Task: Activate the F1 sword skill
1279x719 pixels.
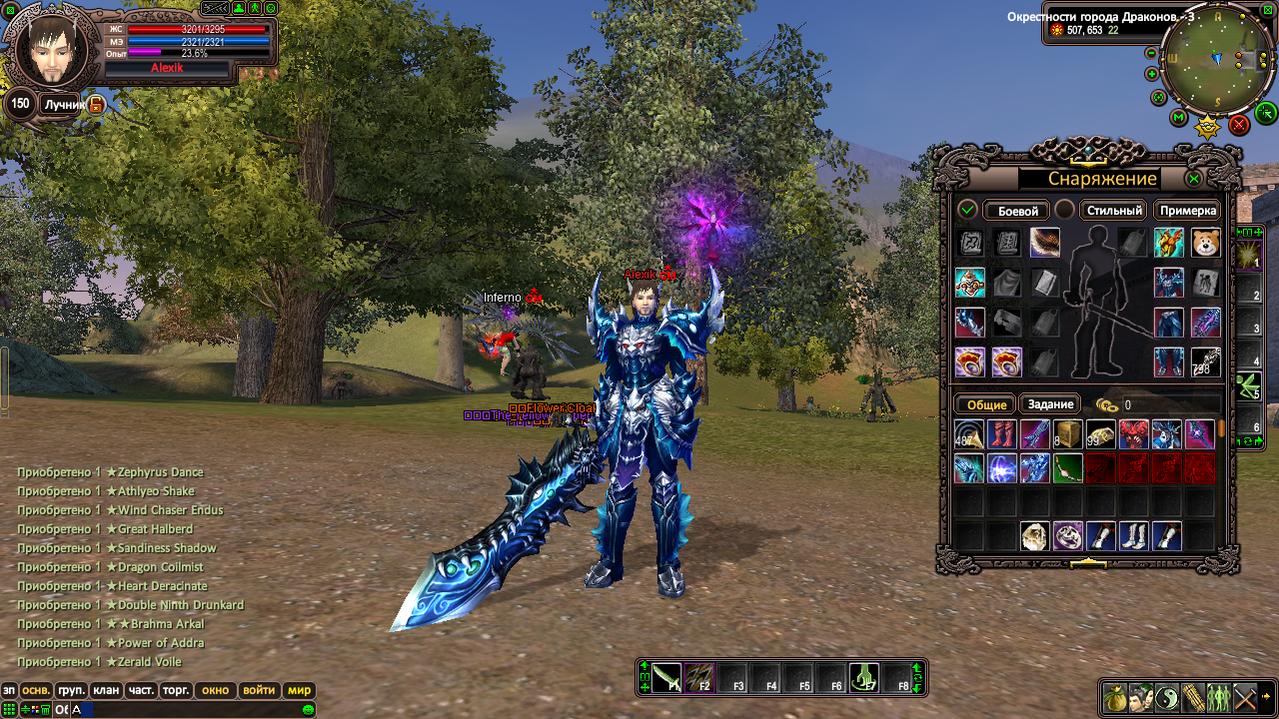Action: pyautogui.click(x=667, y=678)
